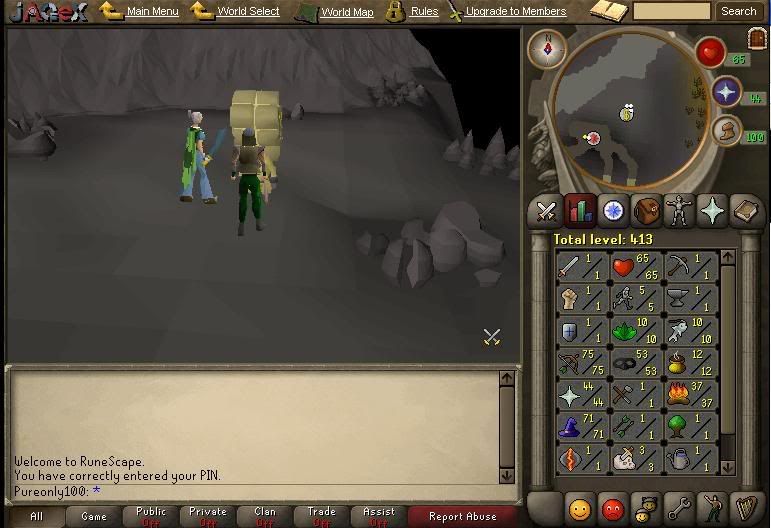Image resolution: width=771 pixels, height=528 pixels.
Task: Go to World Select
Action: (248, 12)
